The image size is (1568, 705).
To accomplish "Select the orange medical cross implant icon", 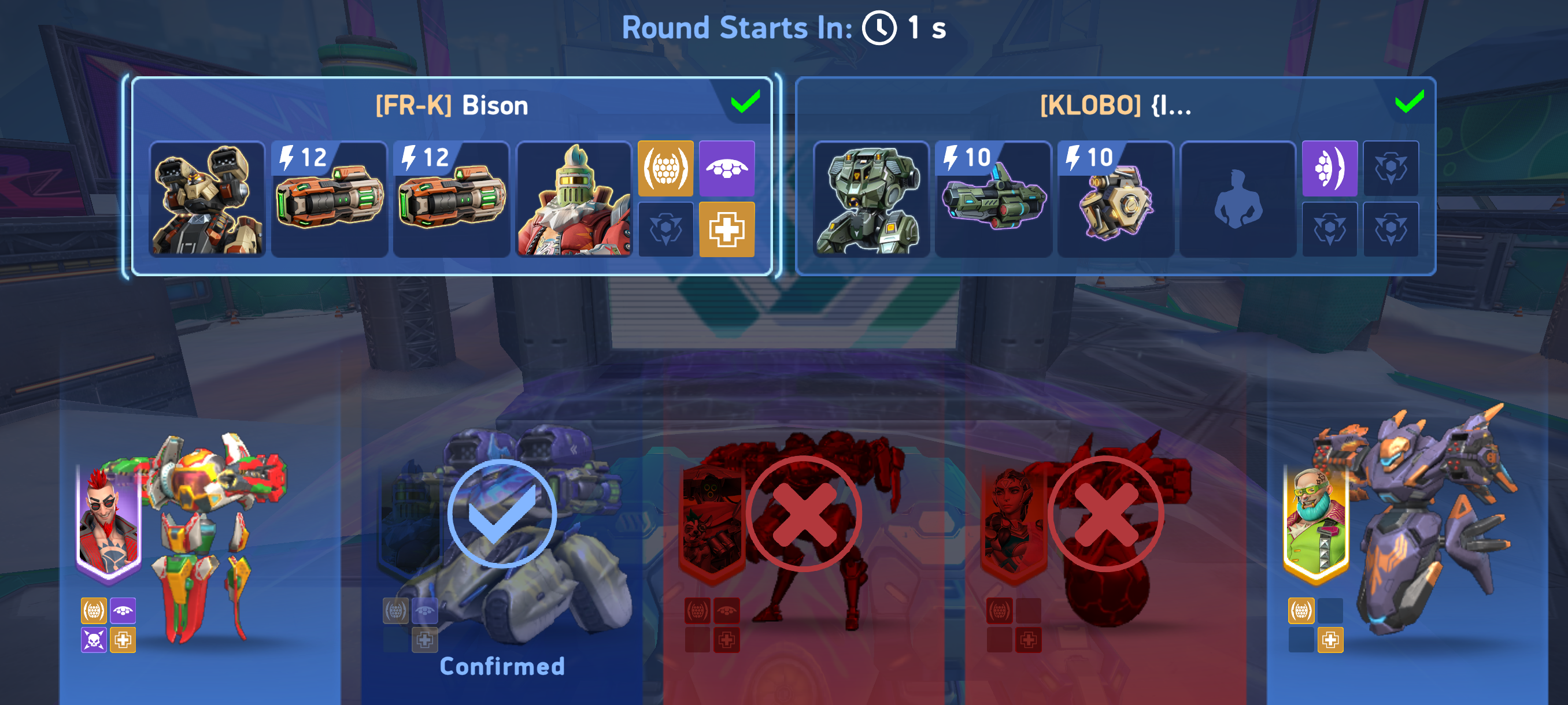I will pyautogui.click(x=727, y=229).
